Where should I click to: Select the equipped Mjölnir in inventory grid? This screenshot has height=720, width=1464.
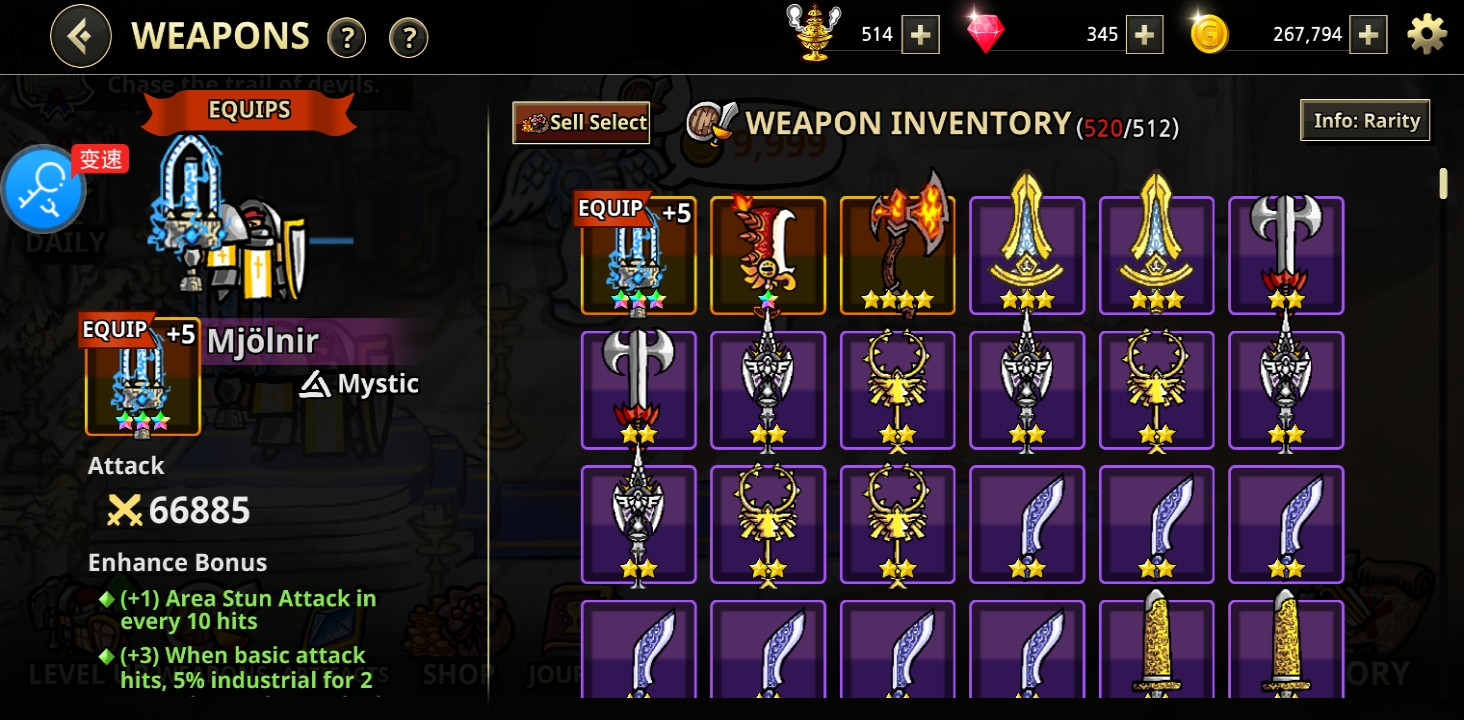click(x=638, y=255)
